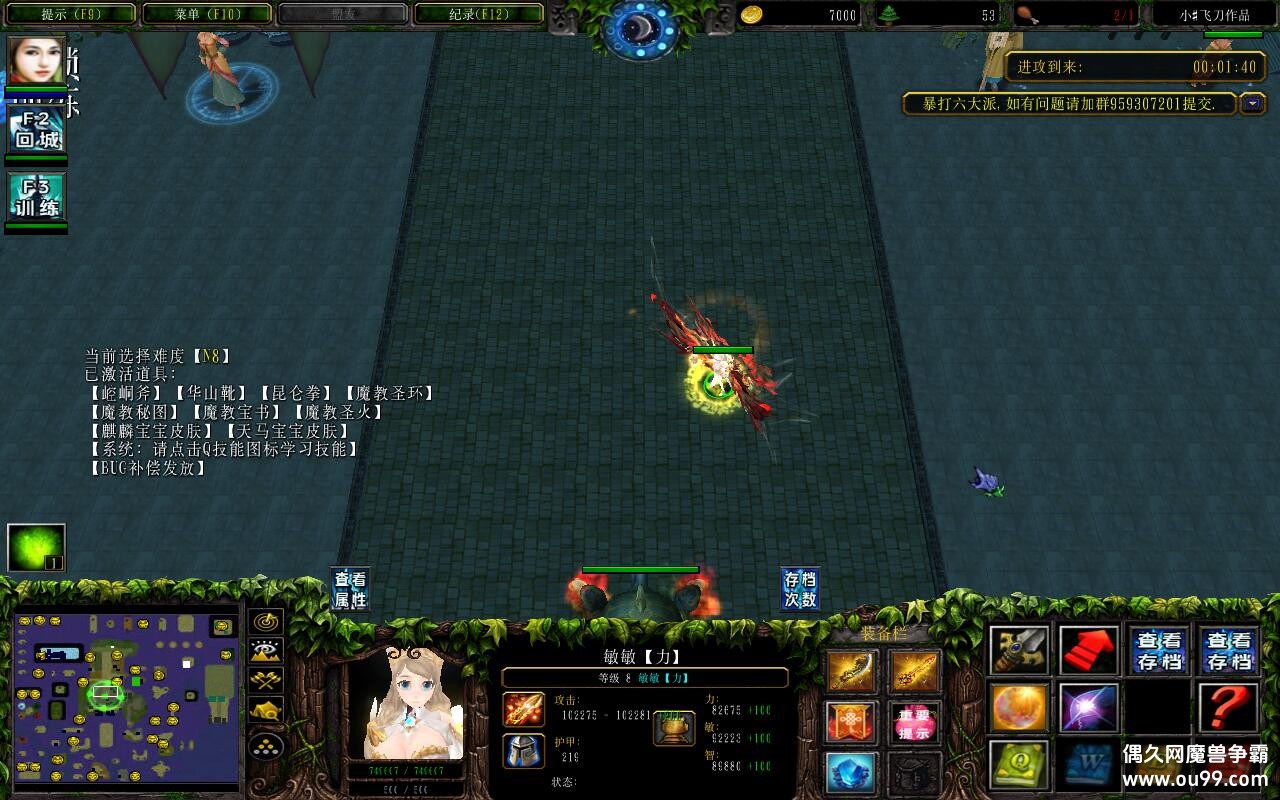Click the sword attack command icon
Viewport: 1280px width, 800px height.
tap(1020, 651)
